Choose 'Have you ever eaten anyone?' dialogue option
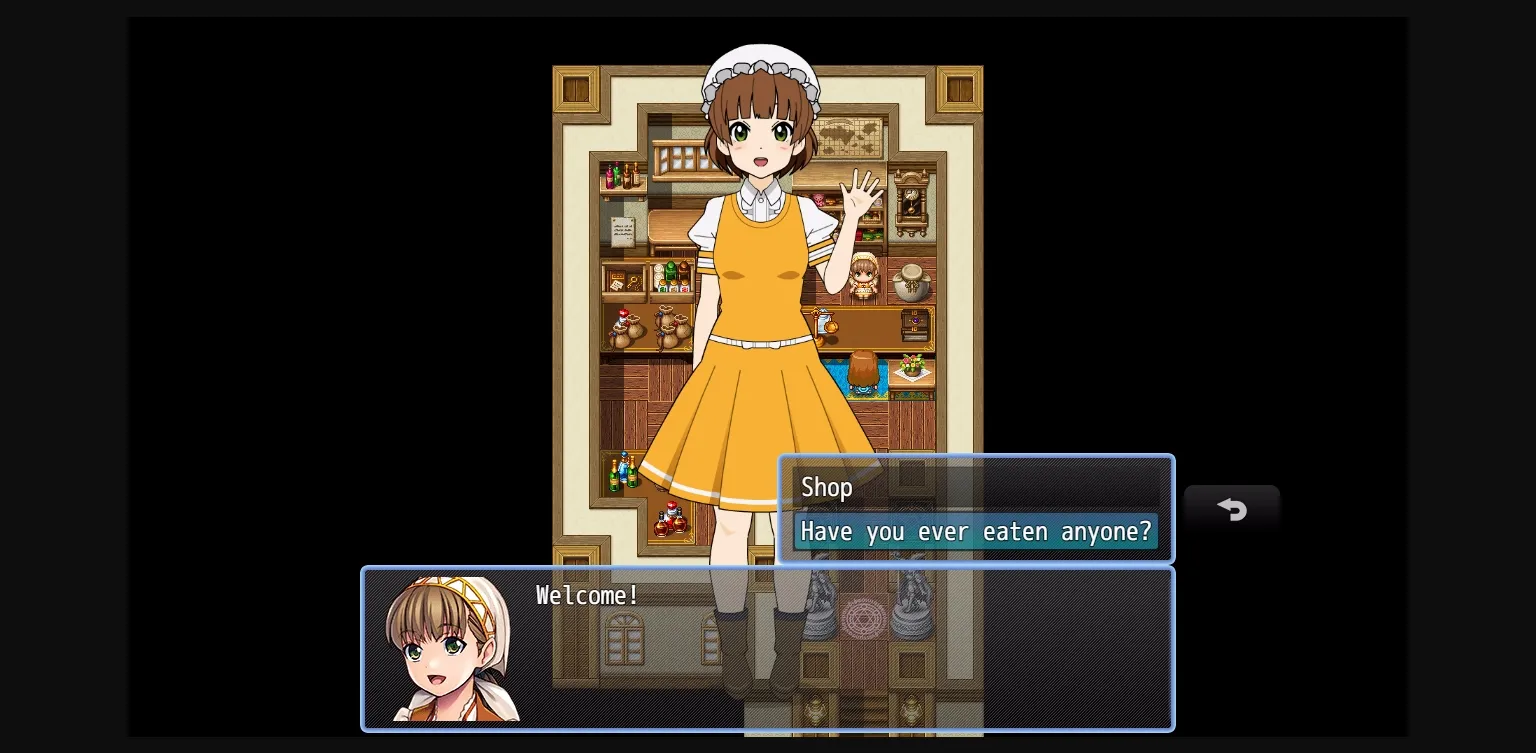The image size is (1536, 753). 976,531
